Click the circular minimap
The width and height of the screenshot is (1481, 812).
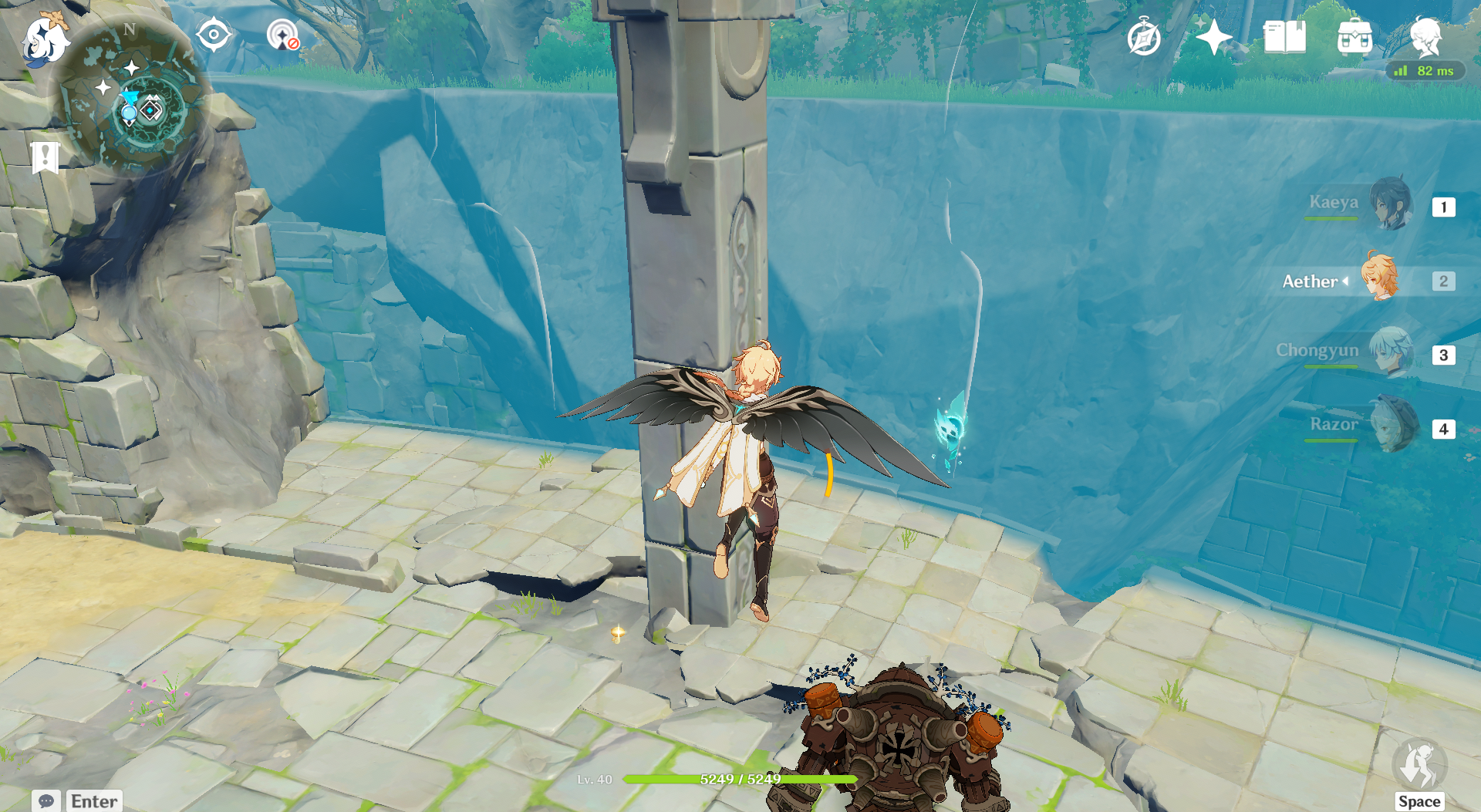coord(131,99)
